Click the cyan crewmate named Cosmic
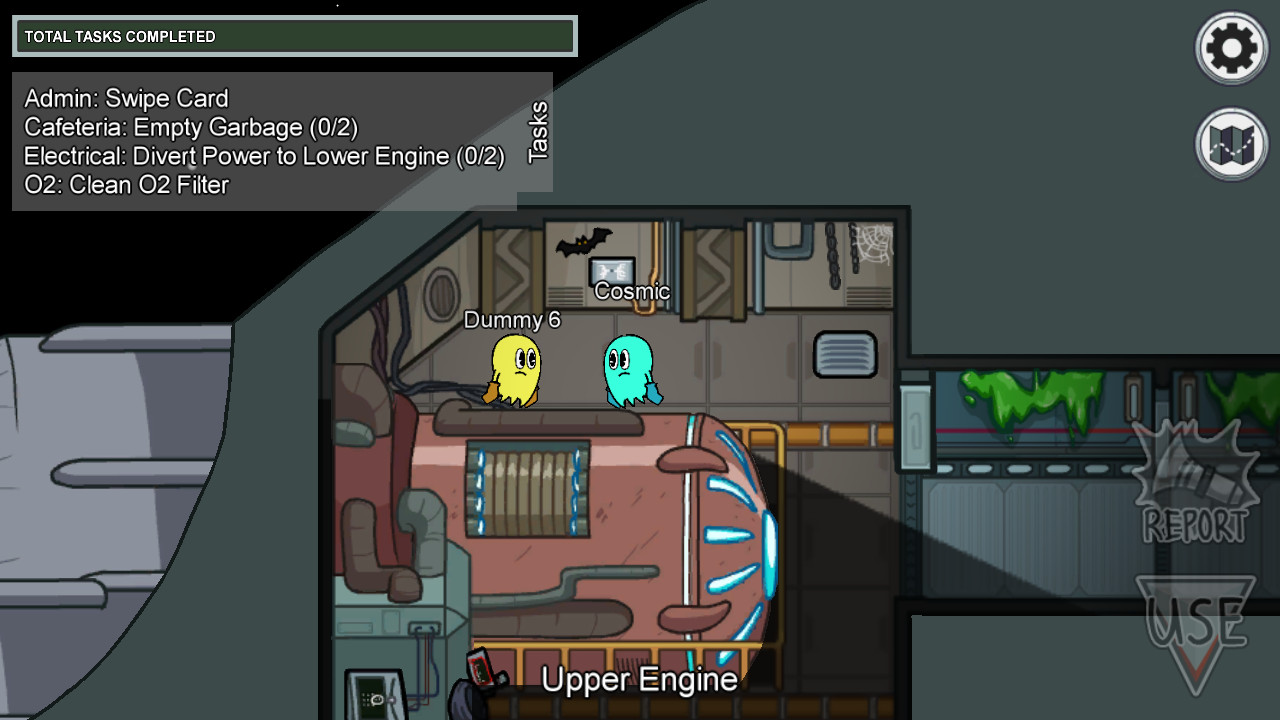 click(x=629, y=370)
